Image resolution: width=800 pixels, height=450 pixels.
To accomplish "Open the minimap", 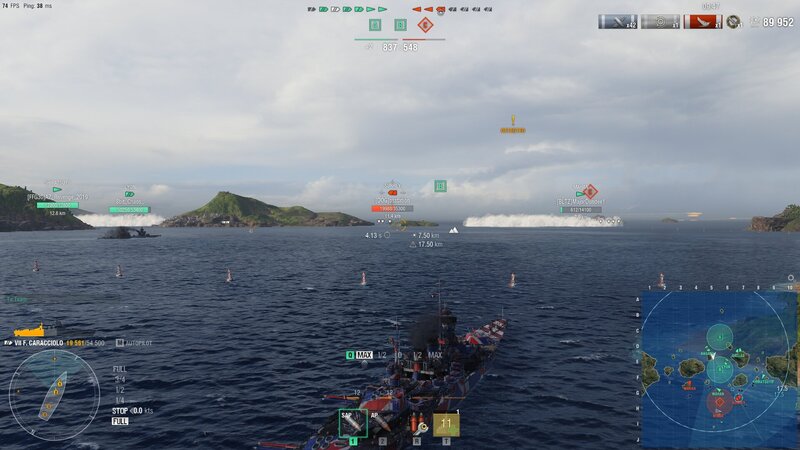I will 720,369.
